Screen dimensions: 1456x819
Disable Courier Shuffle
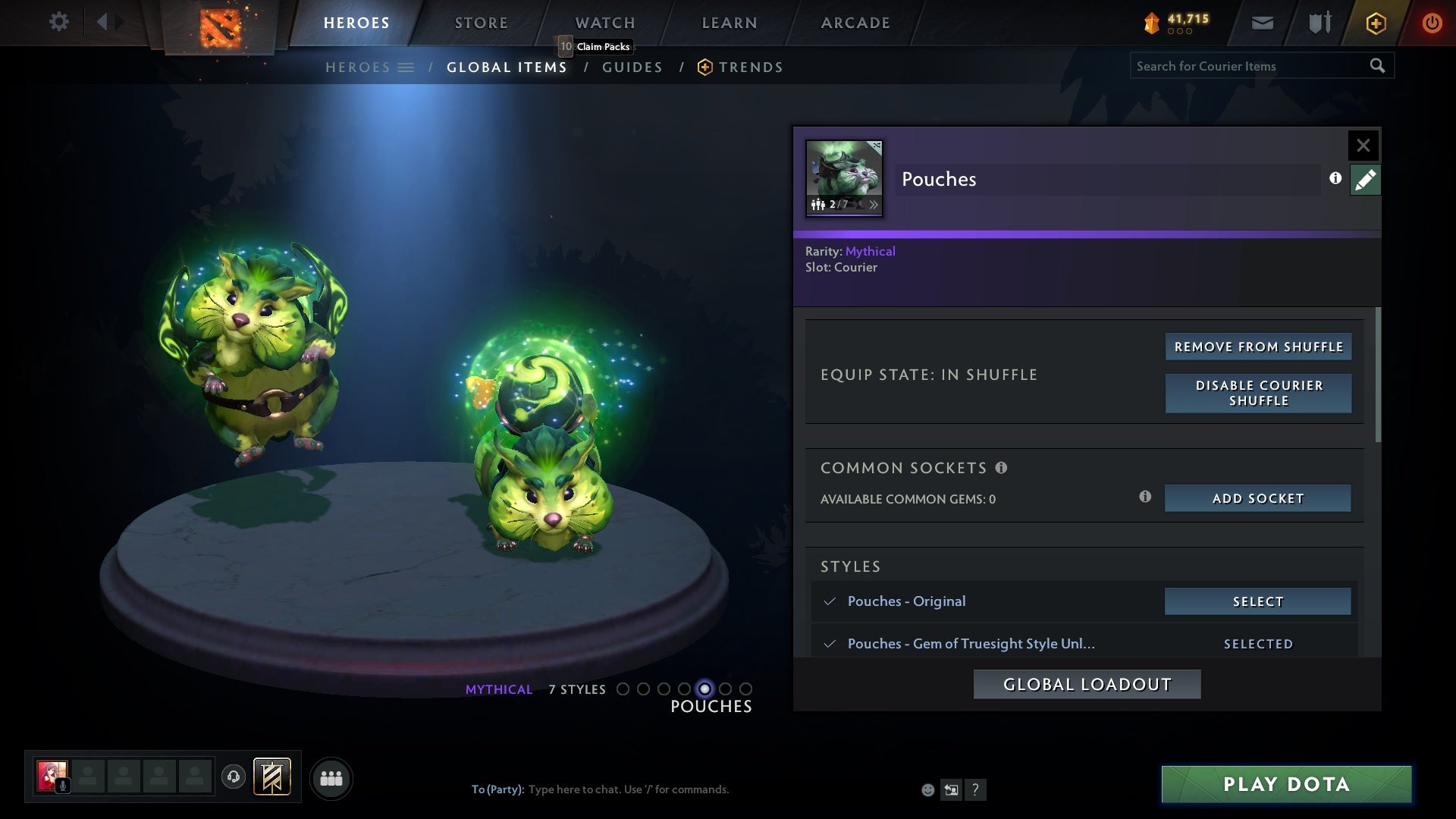pos(1258,394)
